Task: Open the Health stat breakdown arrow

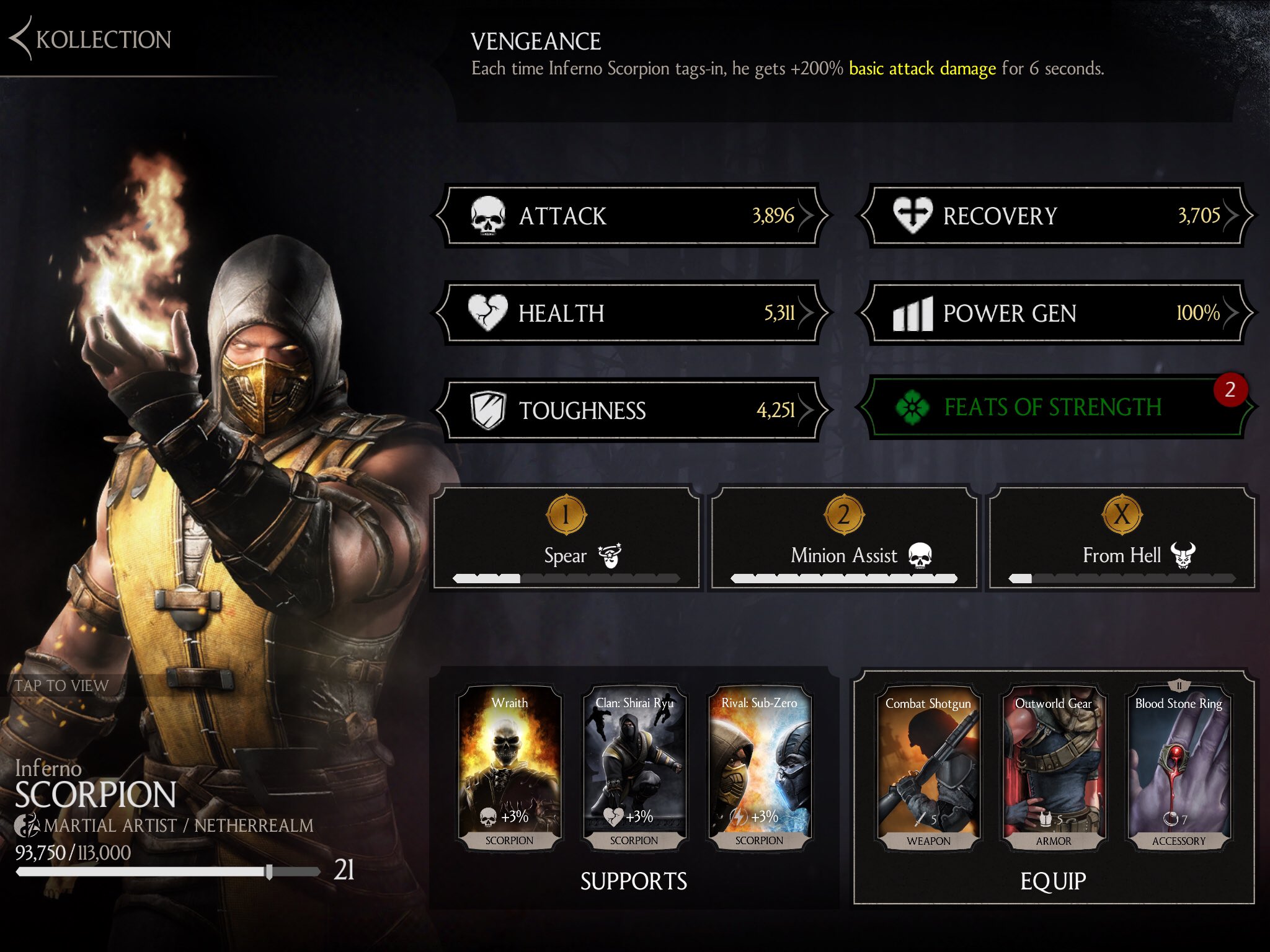Action: pos(806,314)
